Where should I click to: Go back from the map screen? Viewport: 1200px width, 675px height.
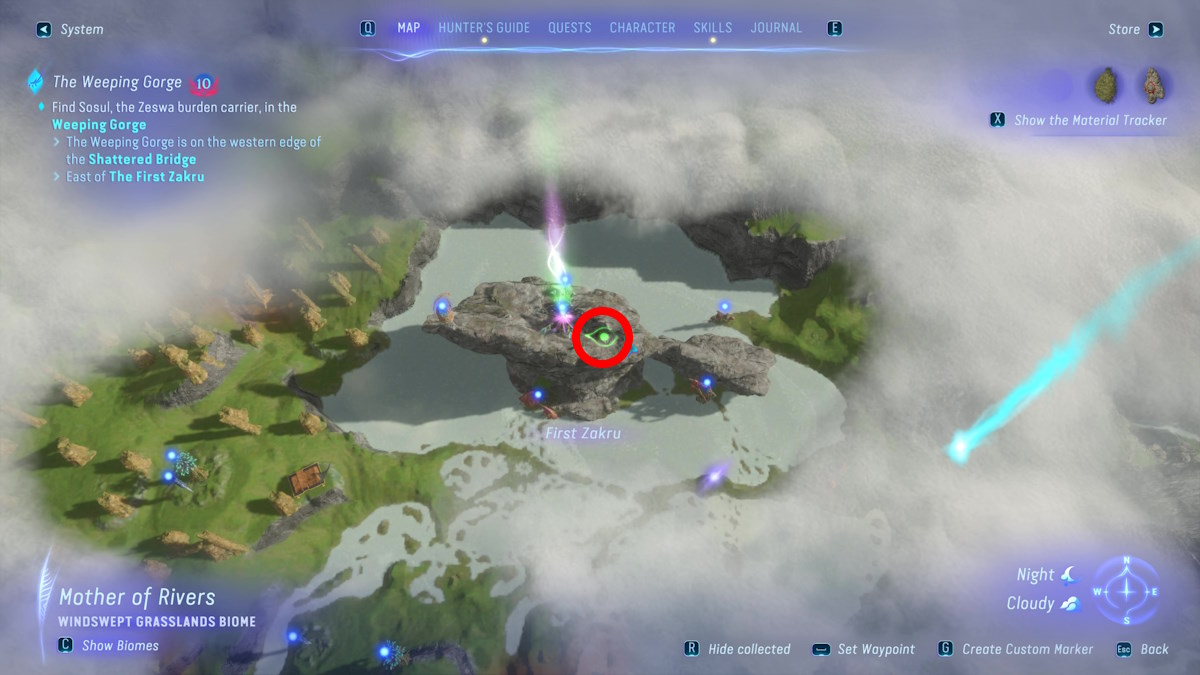coord(1145,649)
